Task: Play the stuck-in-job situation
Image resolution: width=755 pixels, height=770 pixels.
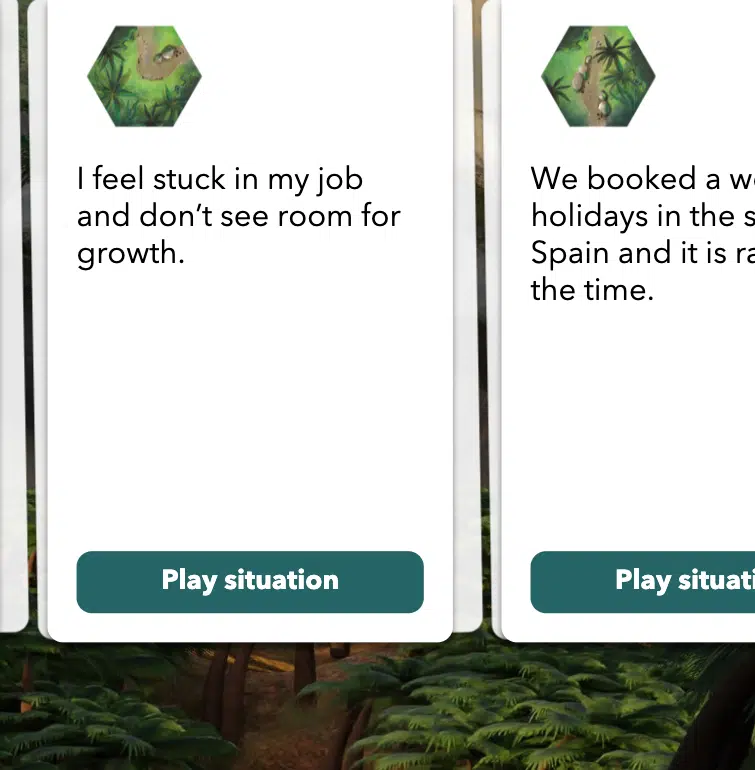Action: click(250, 581)
